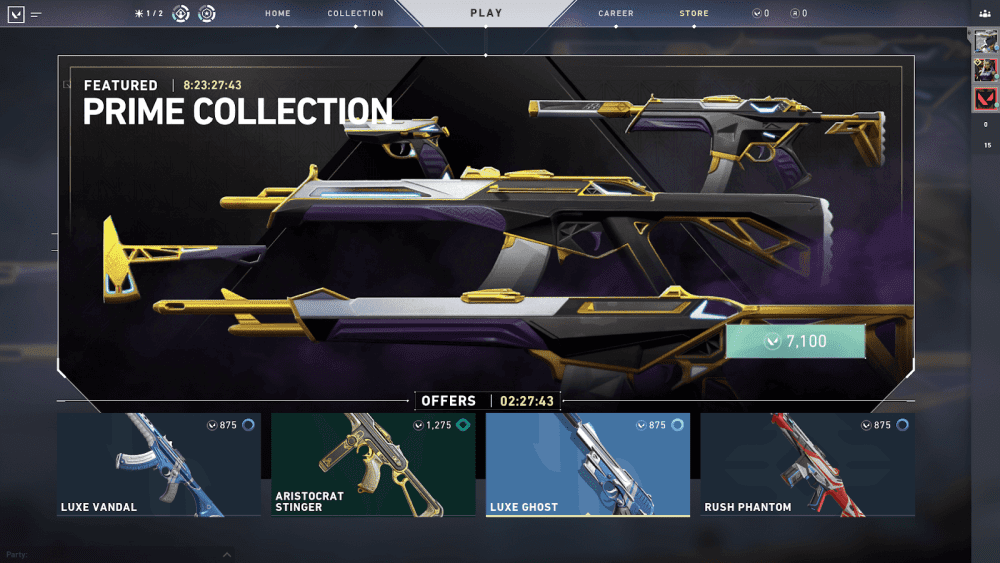Expand the Party panel arrow
The width and height of the screenshot is (1000, 563).
(227, 554)
